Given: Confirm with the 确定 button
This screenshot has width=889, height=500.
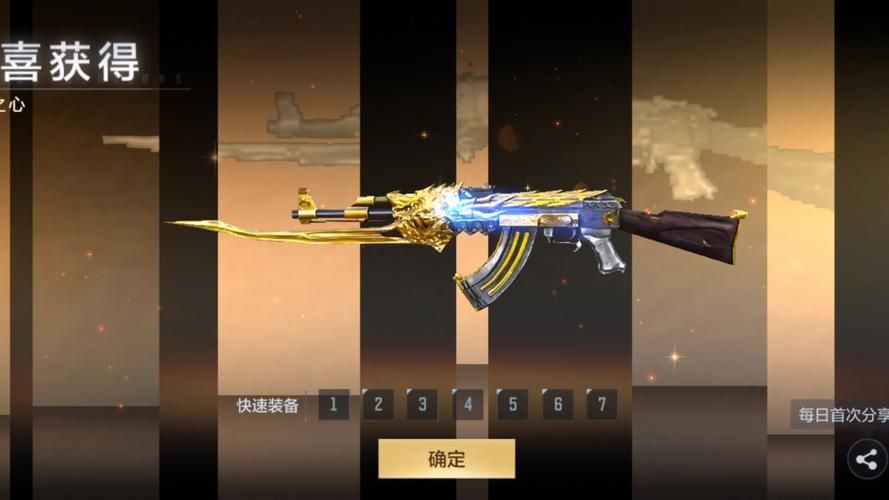Looking at the screenshot, I should click(x=446, y=459).
